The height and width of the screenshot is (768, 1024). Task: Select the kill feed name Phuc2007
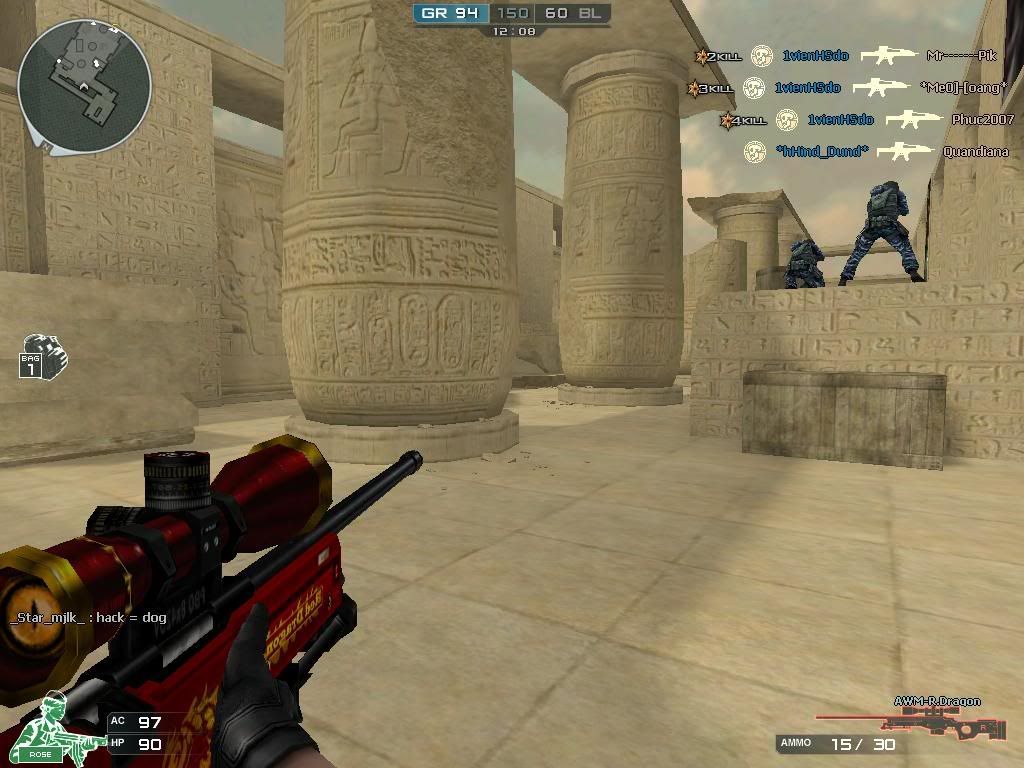click(982, 120)
